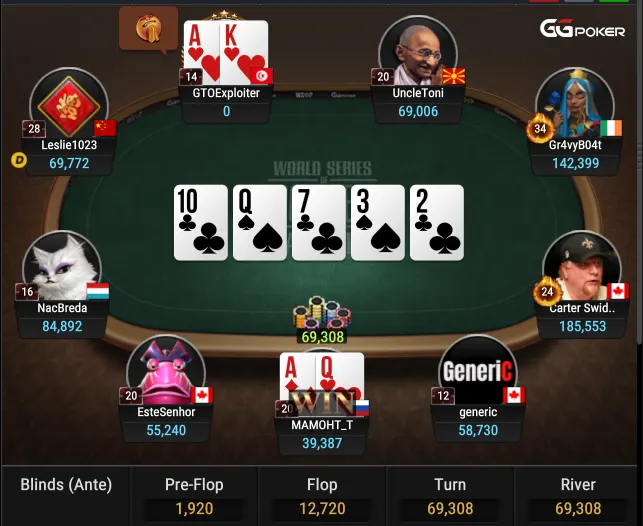643x526 pixels.
Task: Click UncleToni's avatar portrait
Action: tap(417, 51)
